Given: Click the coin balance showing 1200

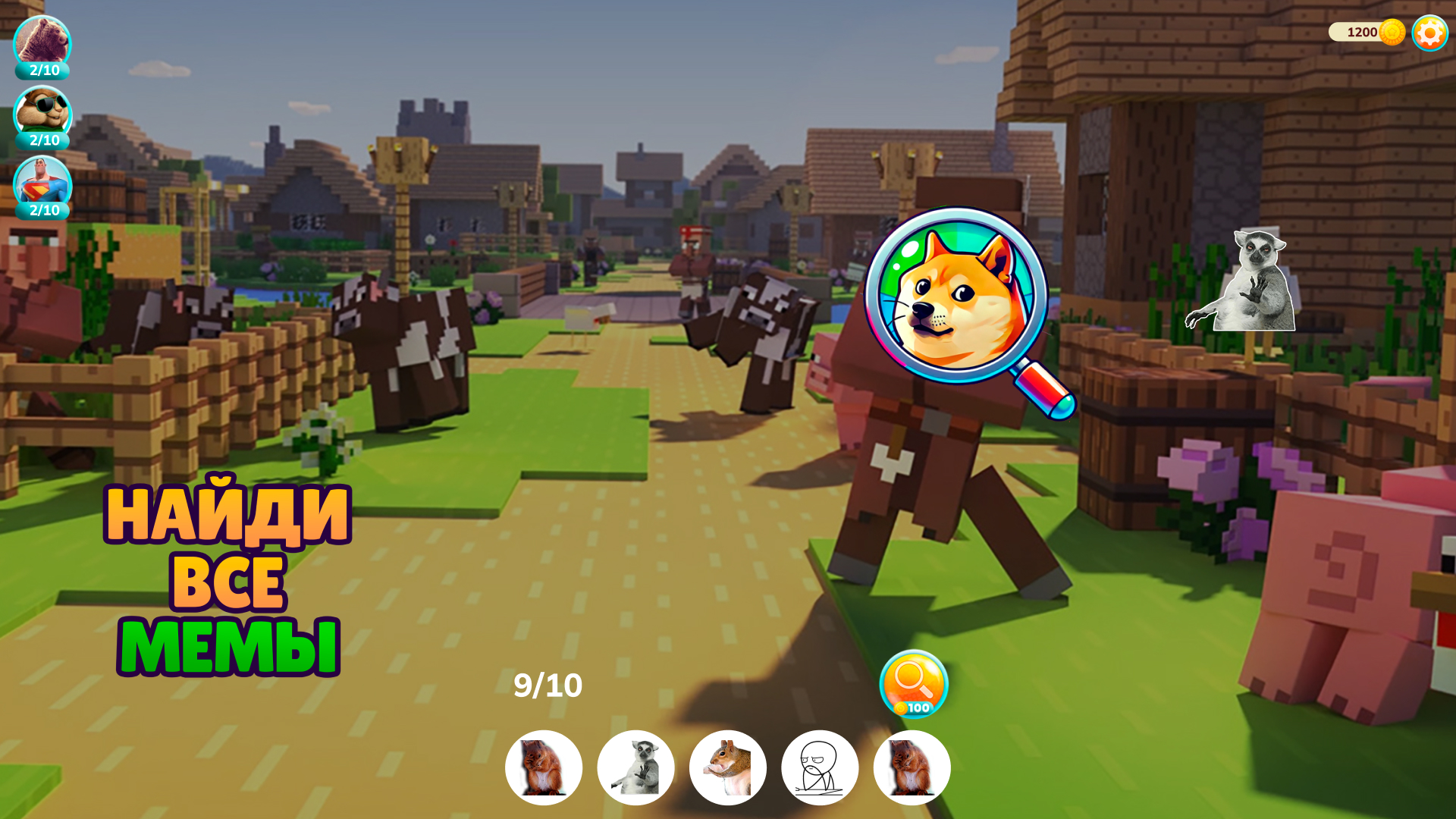Looking at the screenshot, I should click(1365, 32).
